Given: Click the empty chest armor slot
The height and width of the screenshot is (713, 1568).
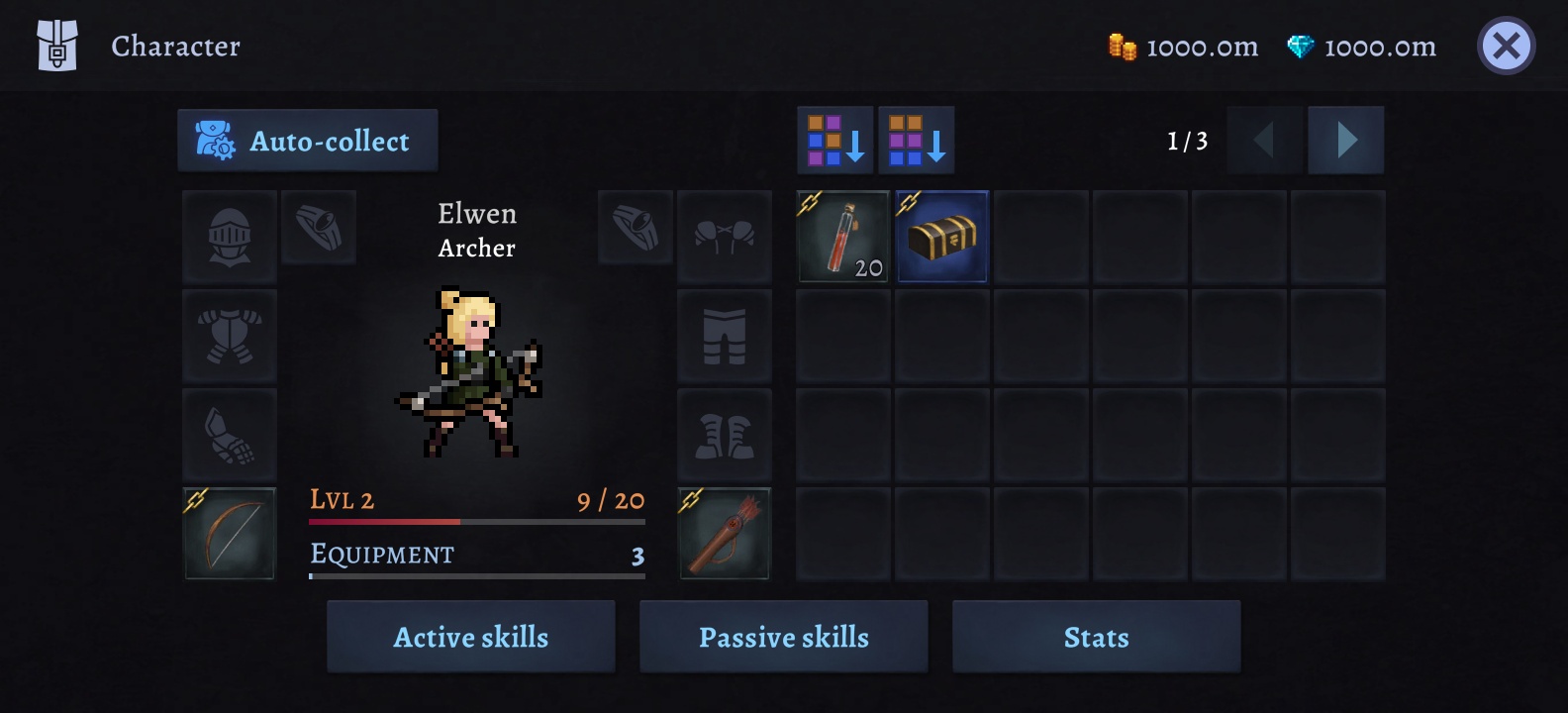Looking at the screenshot, I should 230,336.
